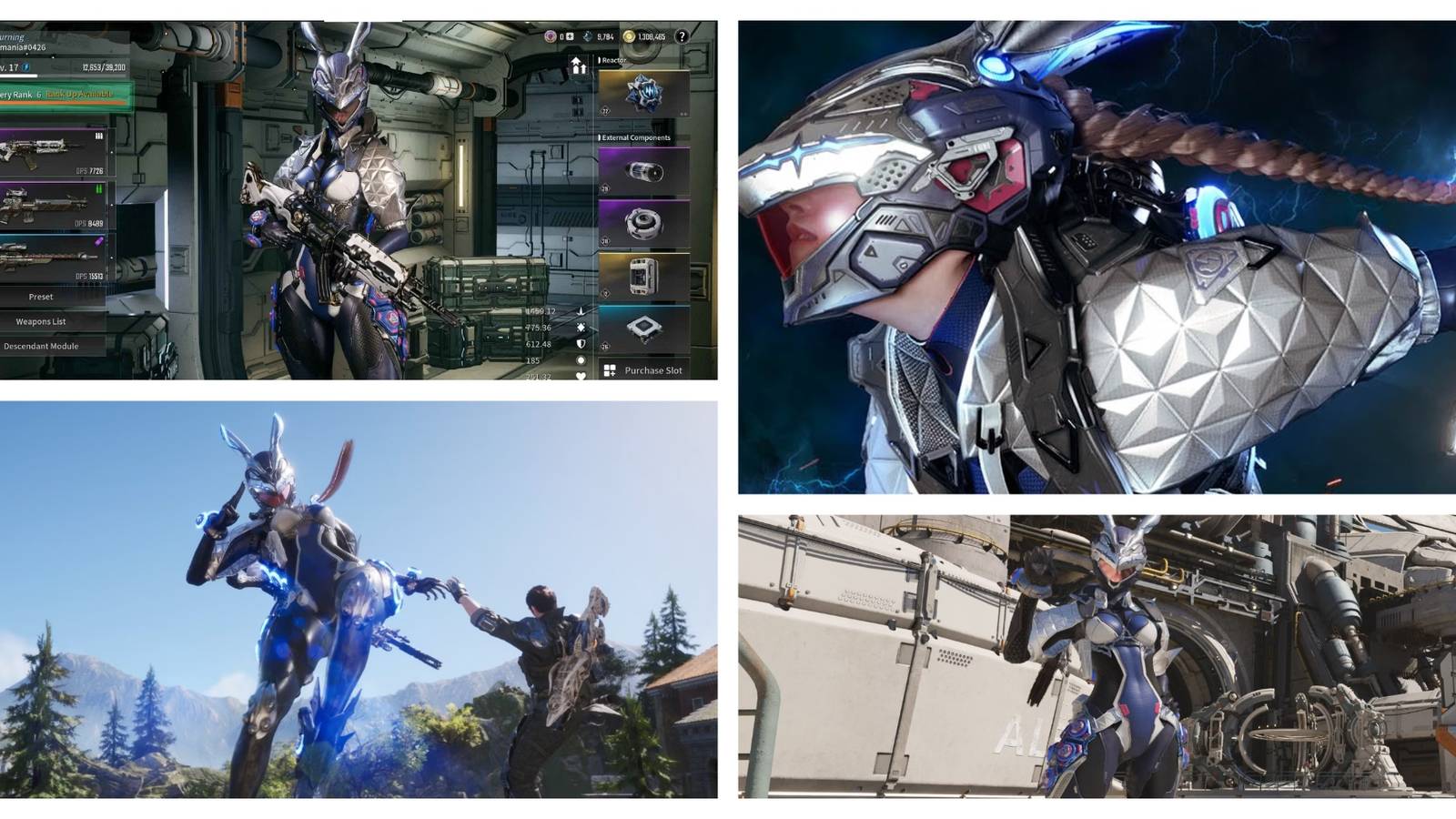Click the Memory external component slot
Image resolution: width=1456 pixels, height=819 pixels.
[642, 275]
